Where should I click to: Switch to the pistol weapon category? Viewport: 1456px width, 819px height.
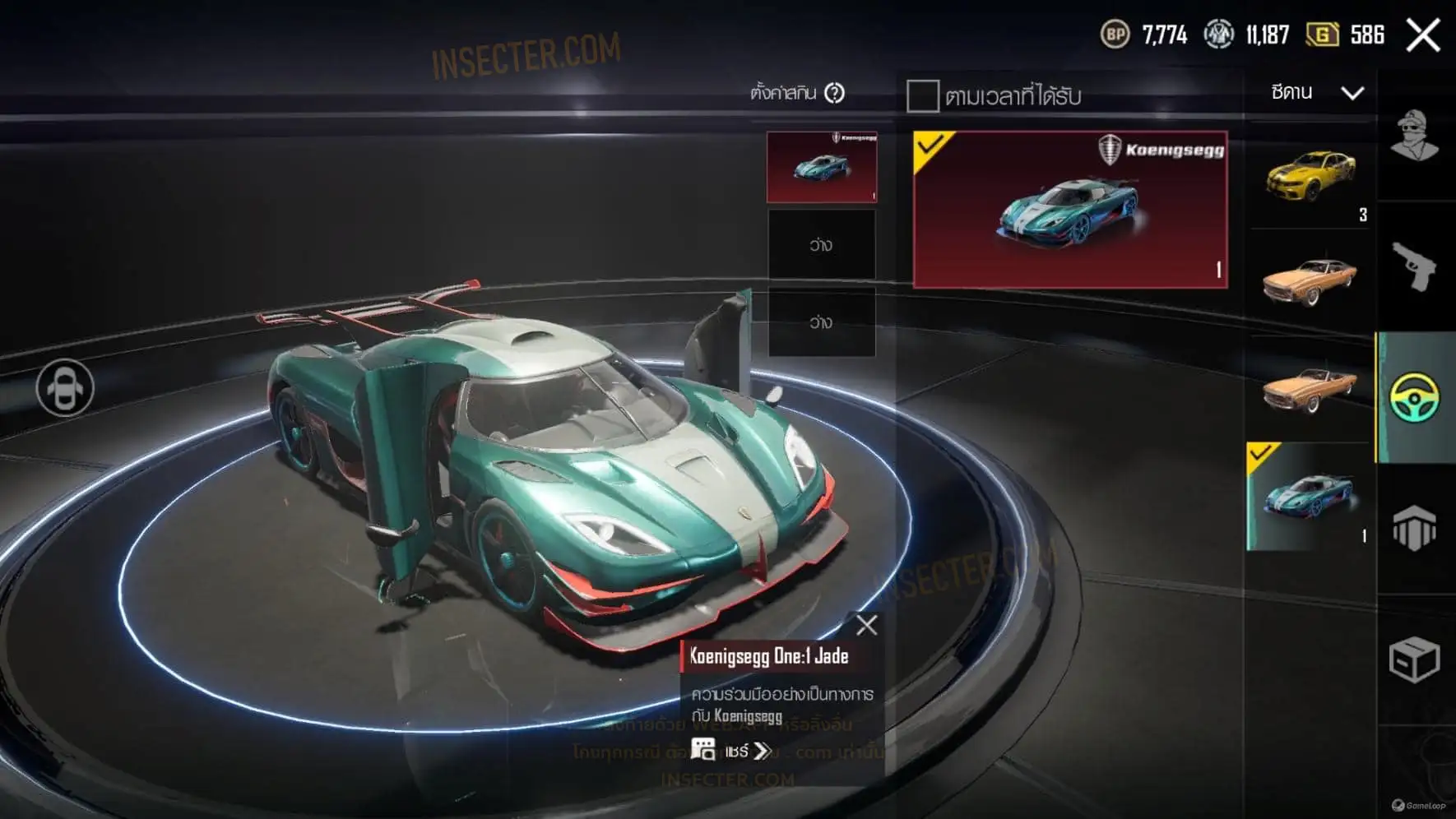tap(1414, 266)
